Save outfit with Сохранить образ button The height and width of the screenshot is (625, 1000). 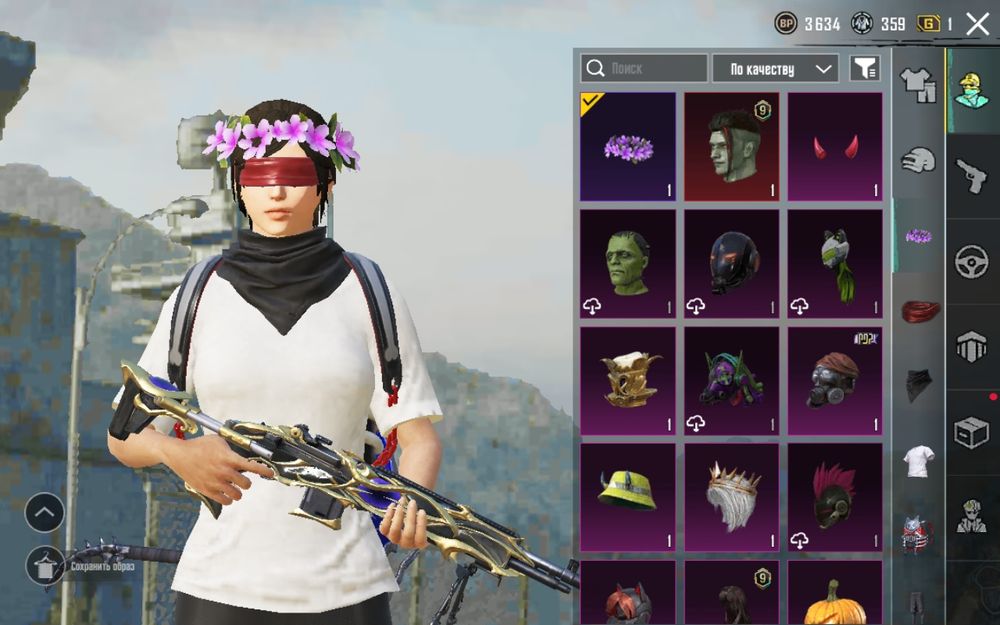[x=46, y=565]
